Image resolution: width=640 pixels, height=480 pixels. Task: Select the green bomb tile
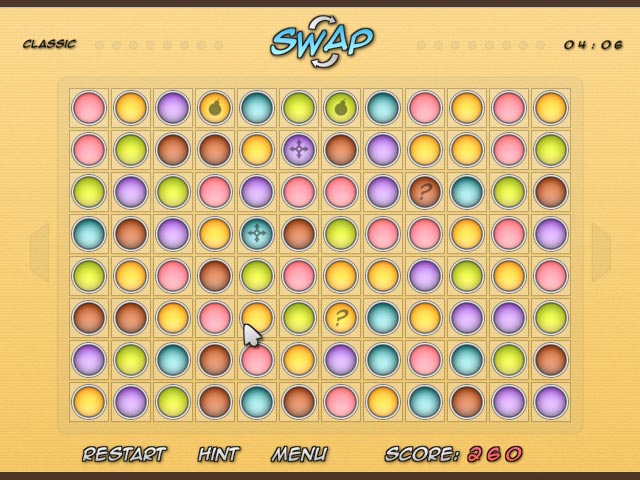(x=341, y=108)
